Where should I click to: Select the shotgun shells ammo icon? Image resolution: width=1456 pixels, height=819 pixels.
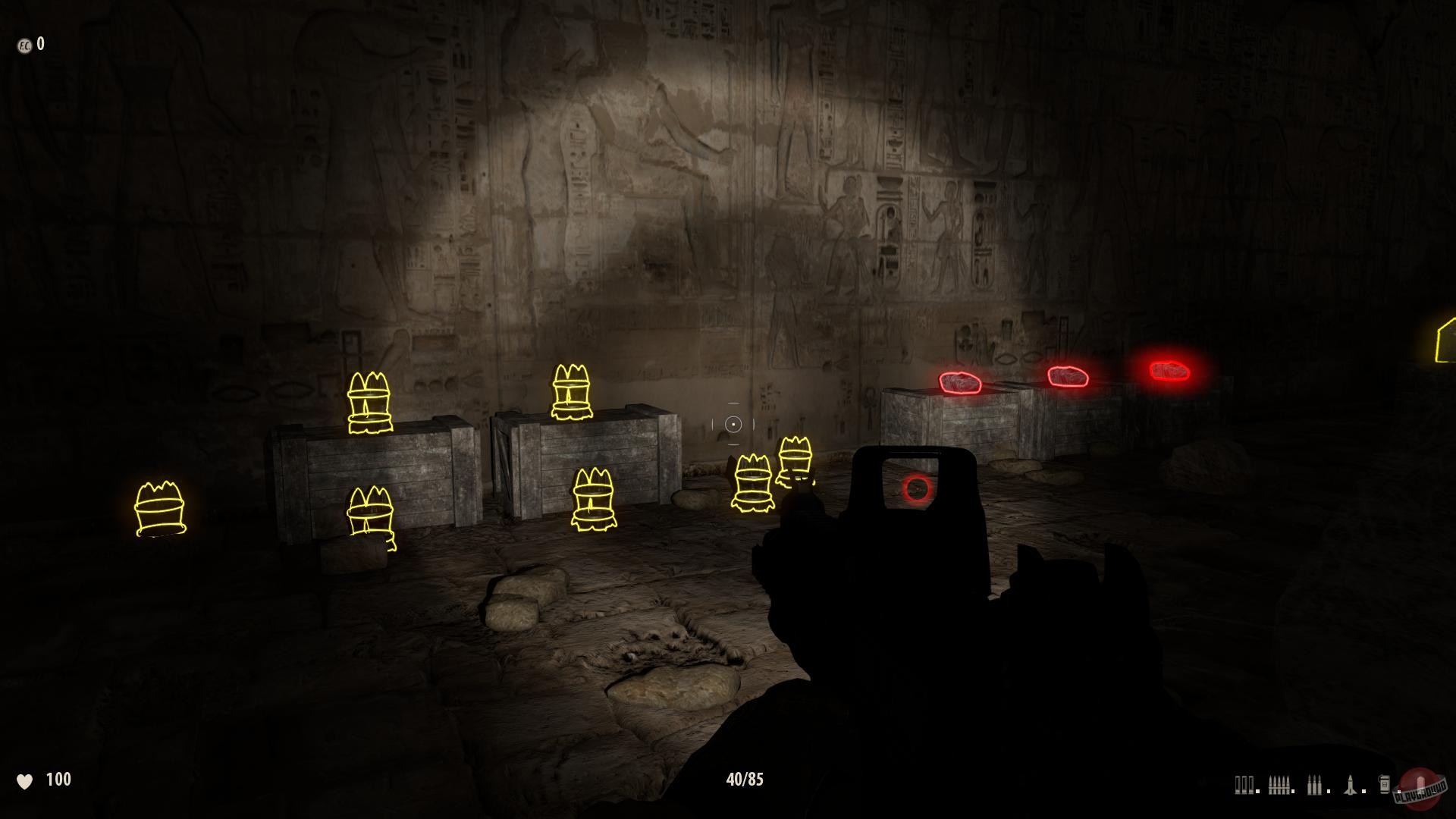point(1244,783)
